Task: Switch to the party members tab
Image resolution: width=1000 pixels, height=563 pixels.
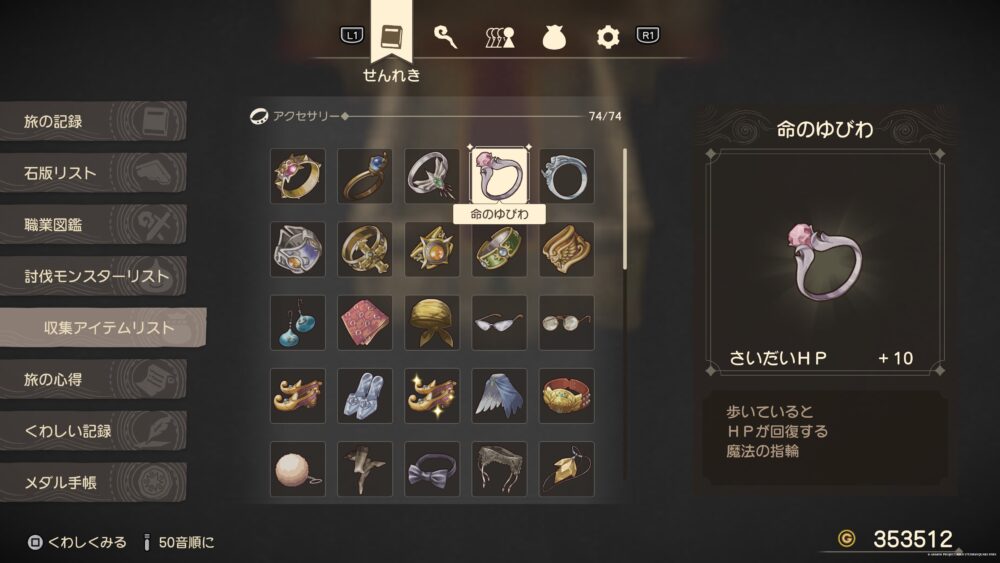Action: tap(499, 37)
